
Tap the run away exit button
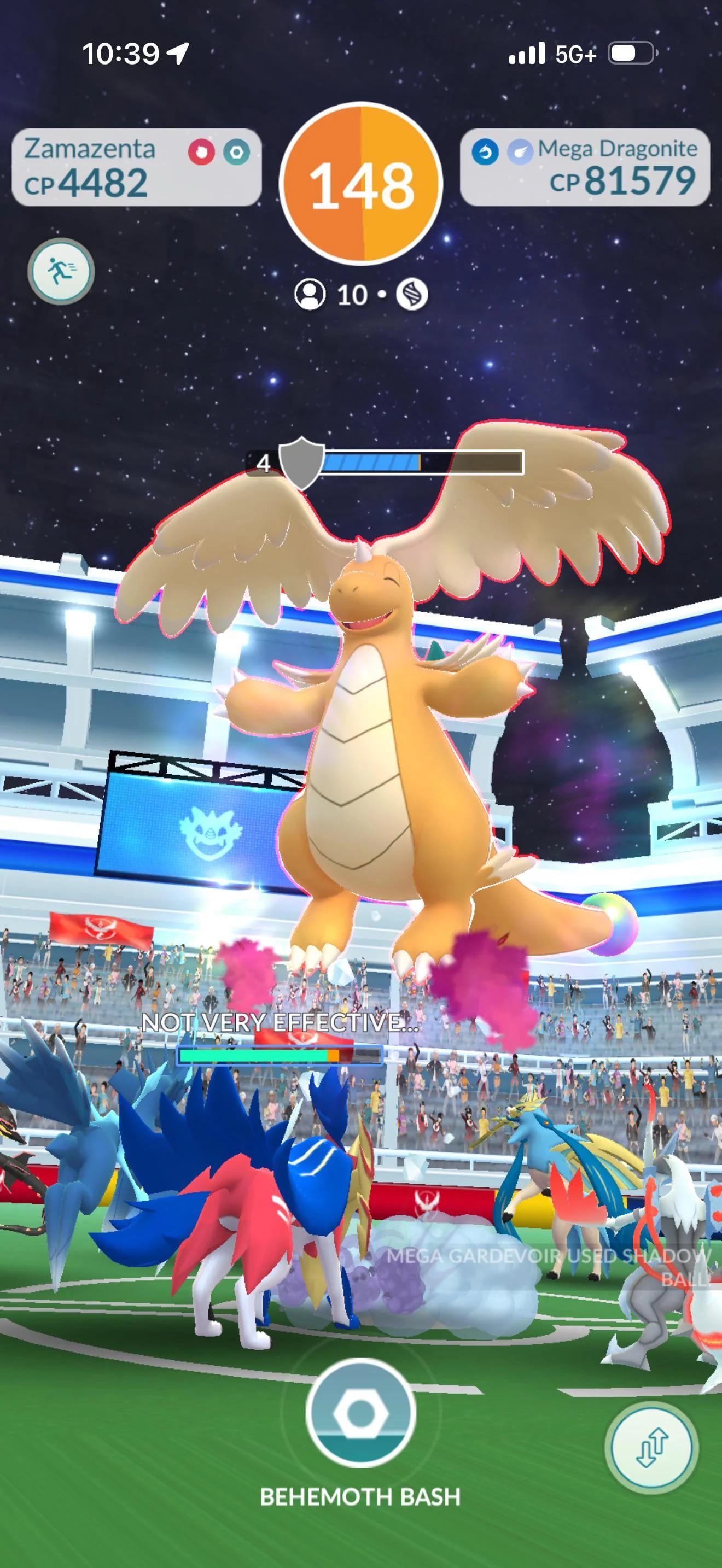pos(60,271)
